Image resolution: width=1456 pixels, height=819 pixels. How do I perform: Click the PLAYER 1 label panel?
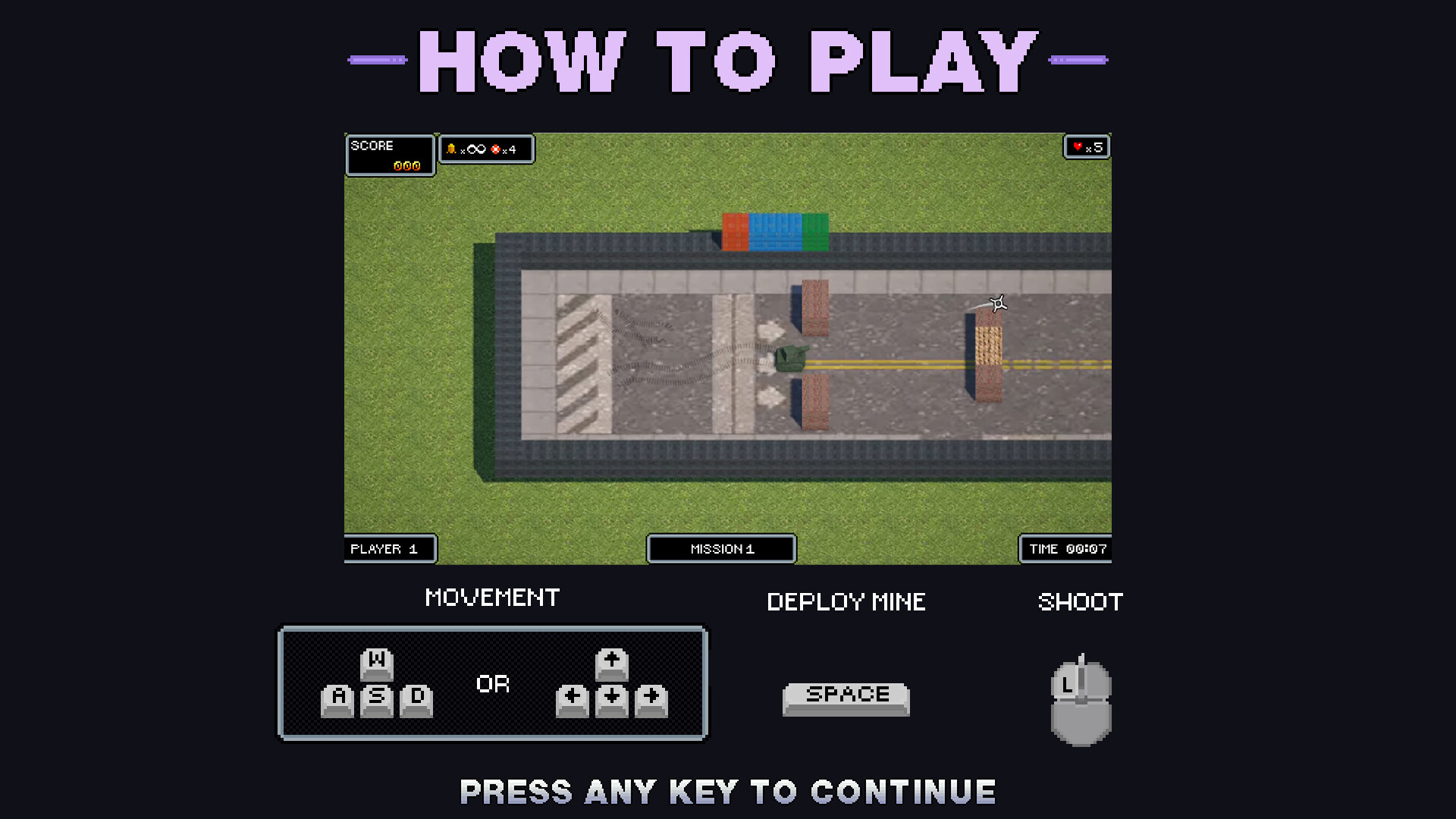click(x=390, y=549)
